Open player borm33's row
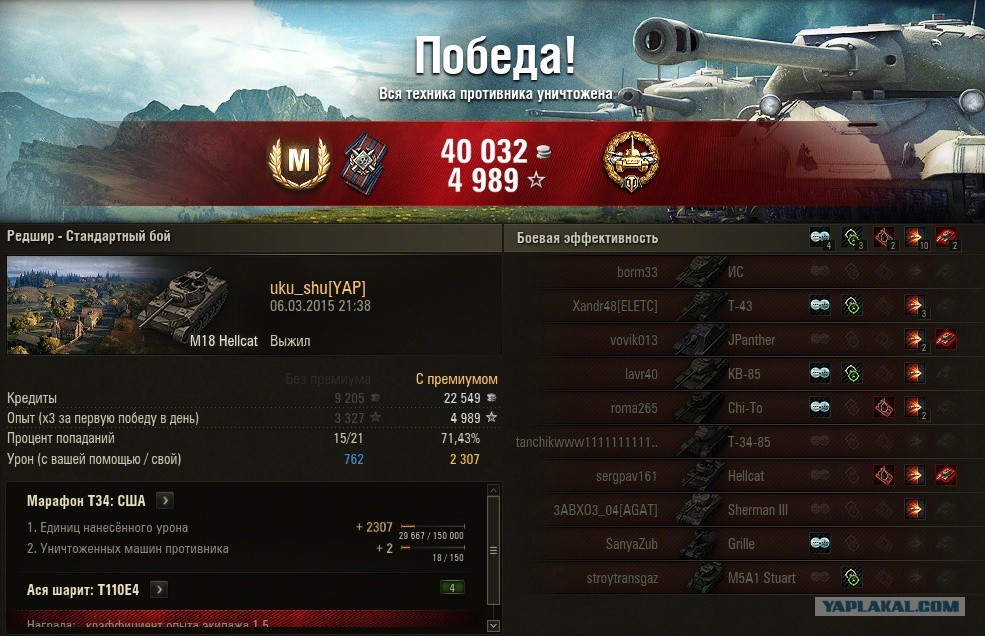985x636 pixels. coord(637,272)
